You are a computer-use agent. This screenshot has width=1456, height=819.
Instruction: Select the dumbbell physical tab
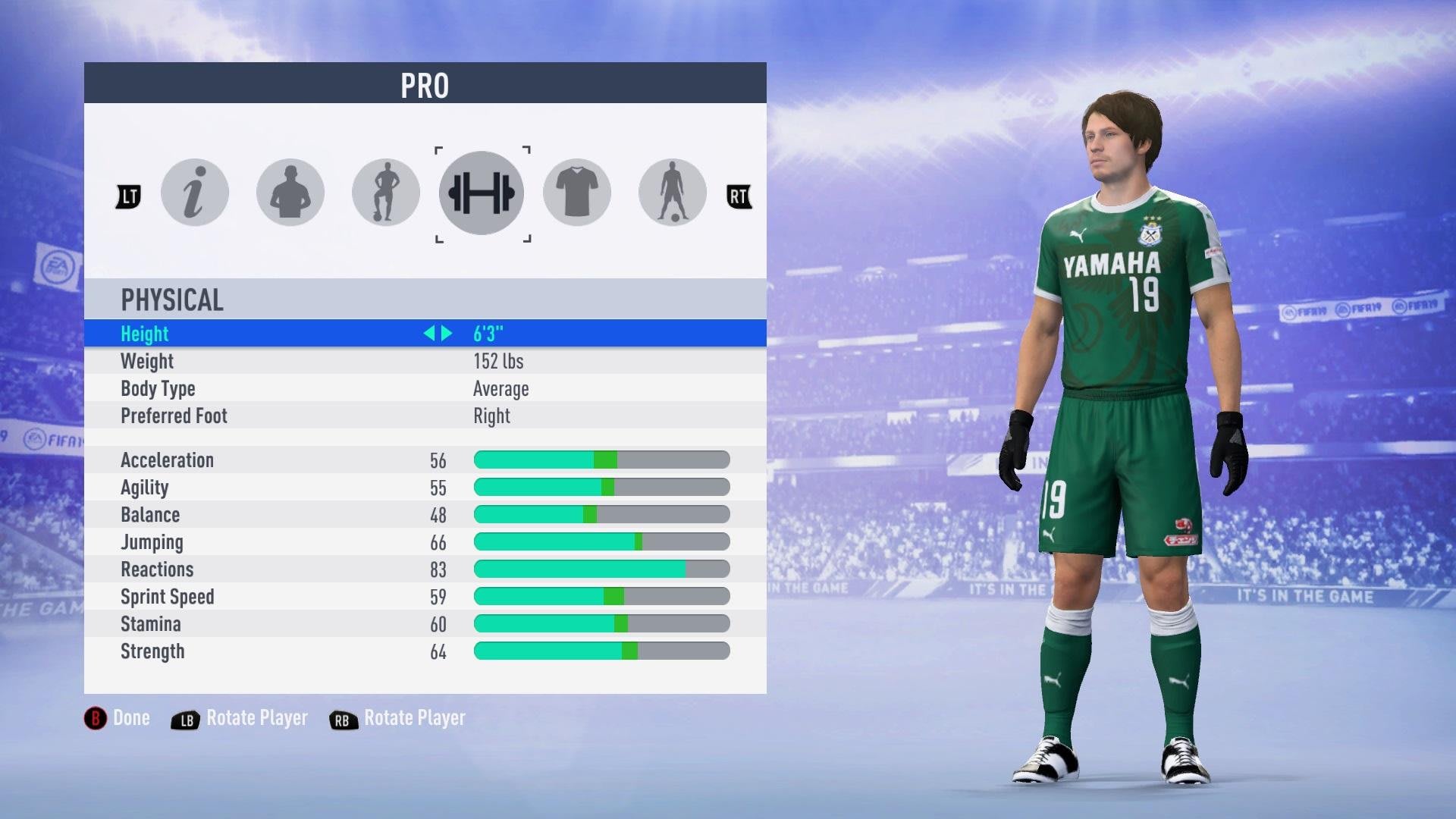click(482, 193)
